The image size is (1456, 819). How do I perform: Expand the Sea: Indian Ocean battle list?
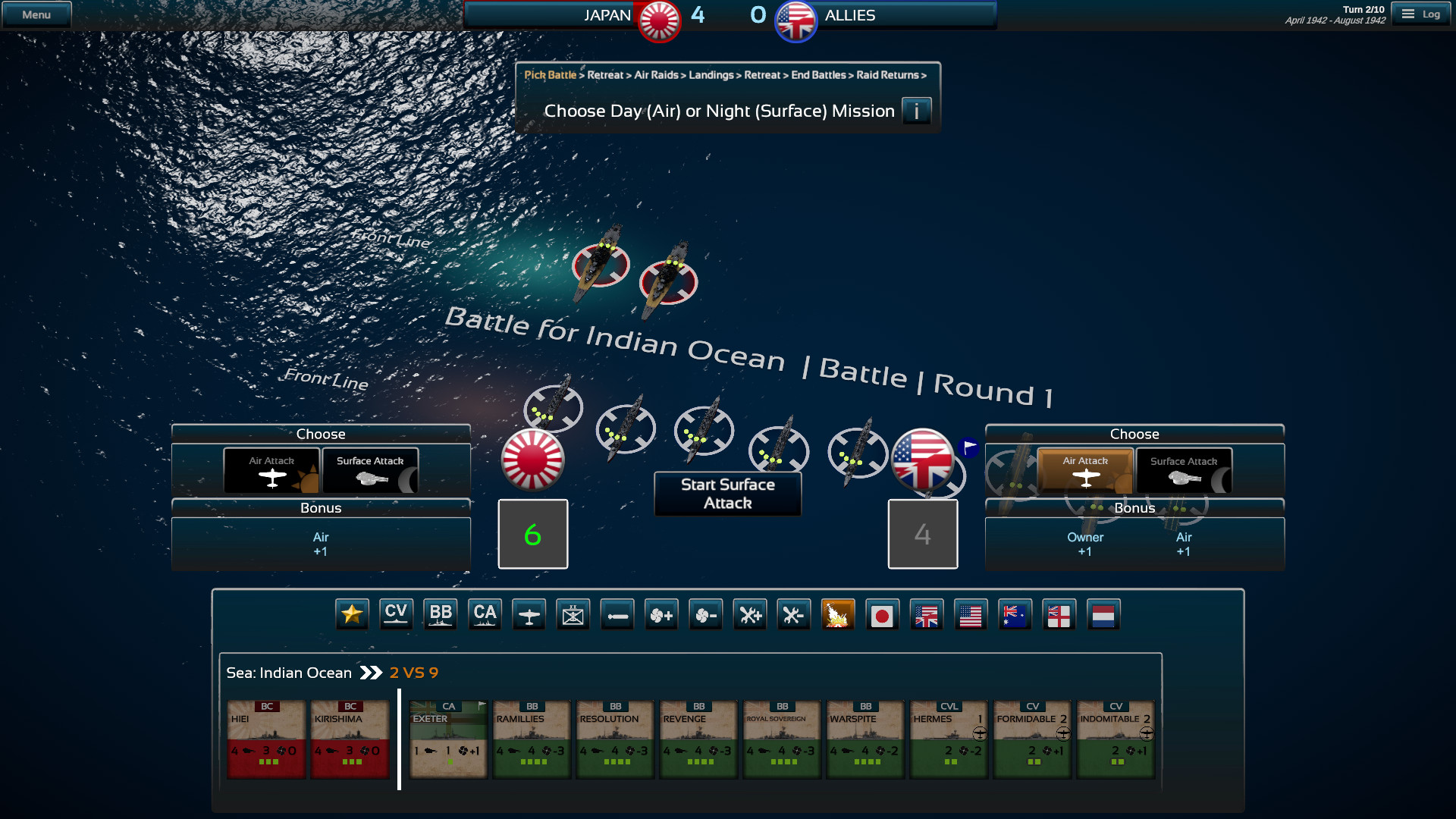[x=371, y=672]
